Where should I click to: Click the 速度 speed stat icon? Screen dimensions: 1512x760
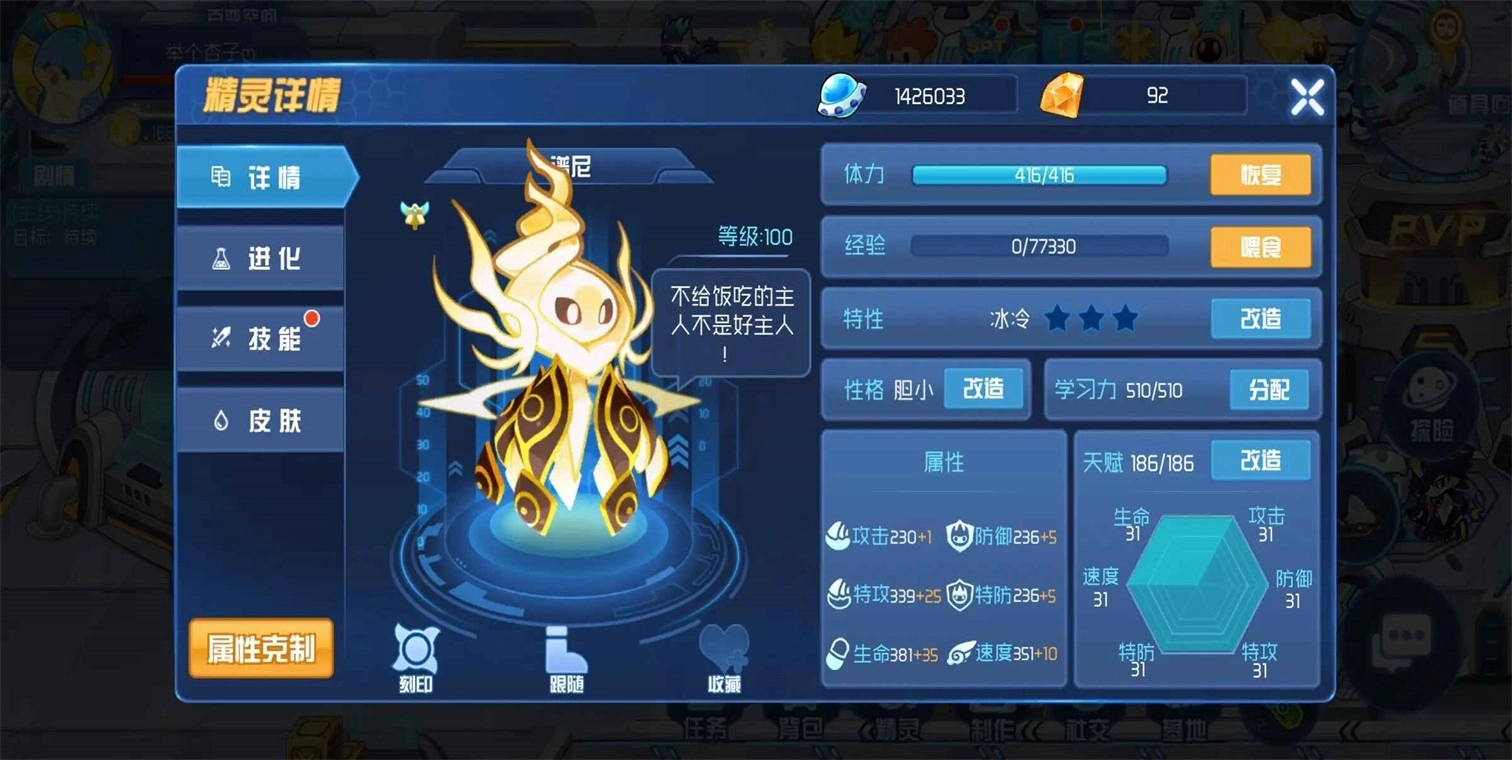(962, 652)
